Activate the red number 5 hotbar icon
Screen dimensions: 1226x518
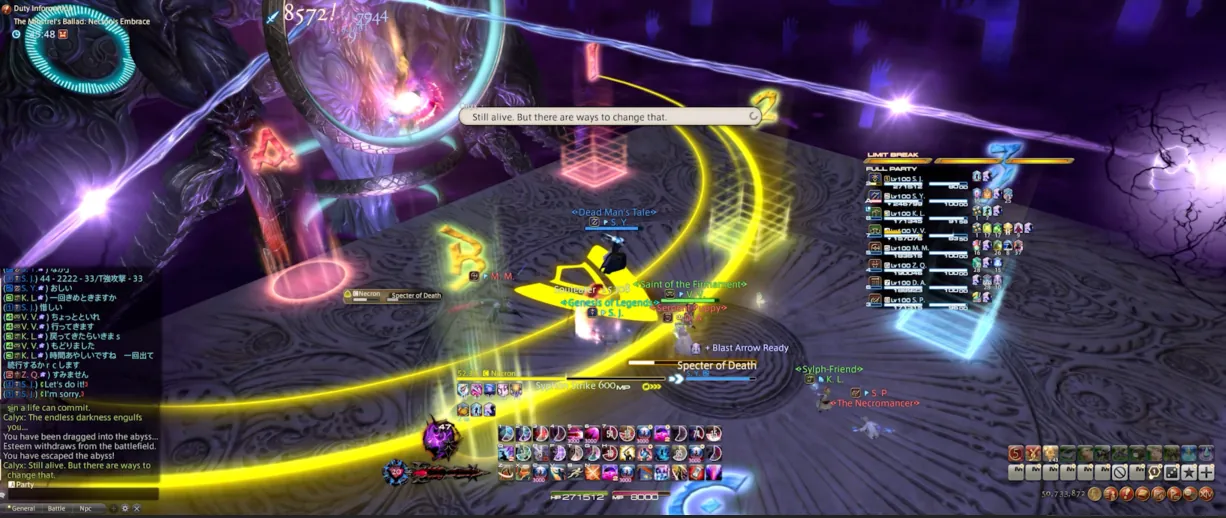coord(1015,455)
